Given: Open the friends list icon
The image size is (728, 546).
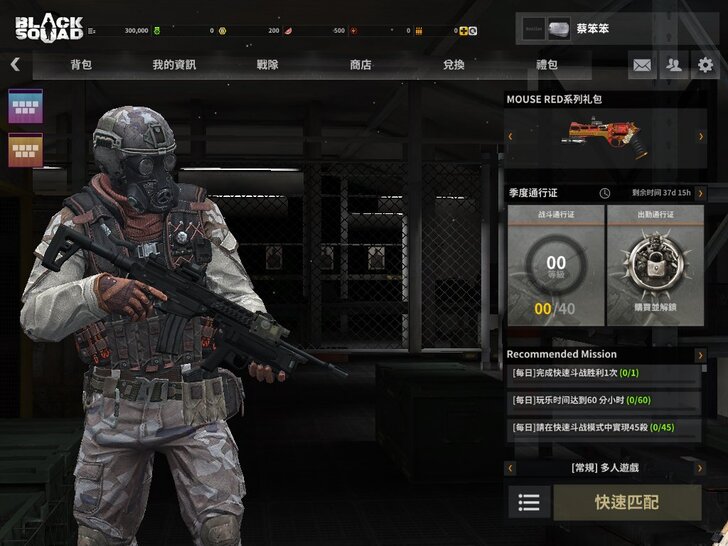Looking at the screenshot, I should 674,65.
